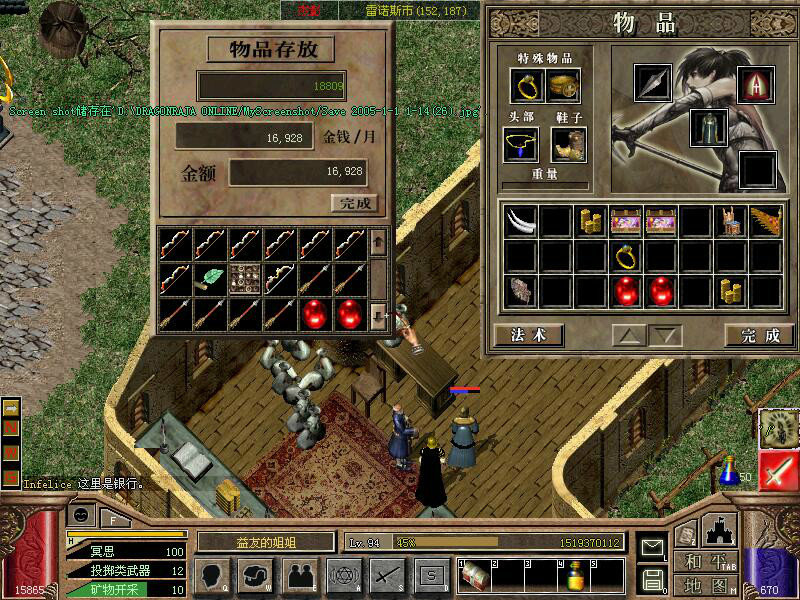
Task: Page inventory down with the triangle arrow
Action: click(663, 335)
